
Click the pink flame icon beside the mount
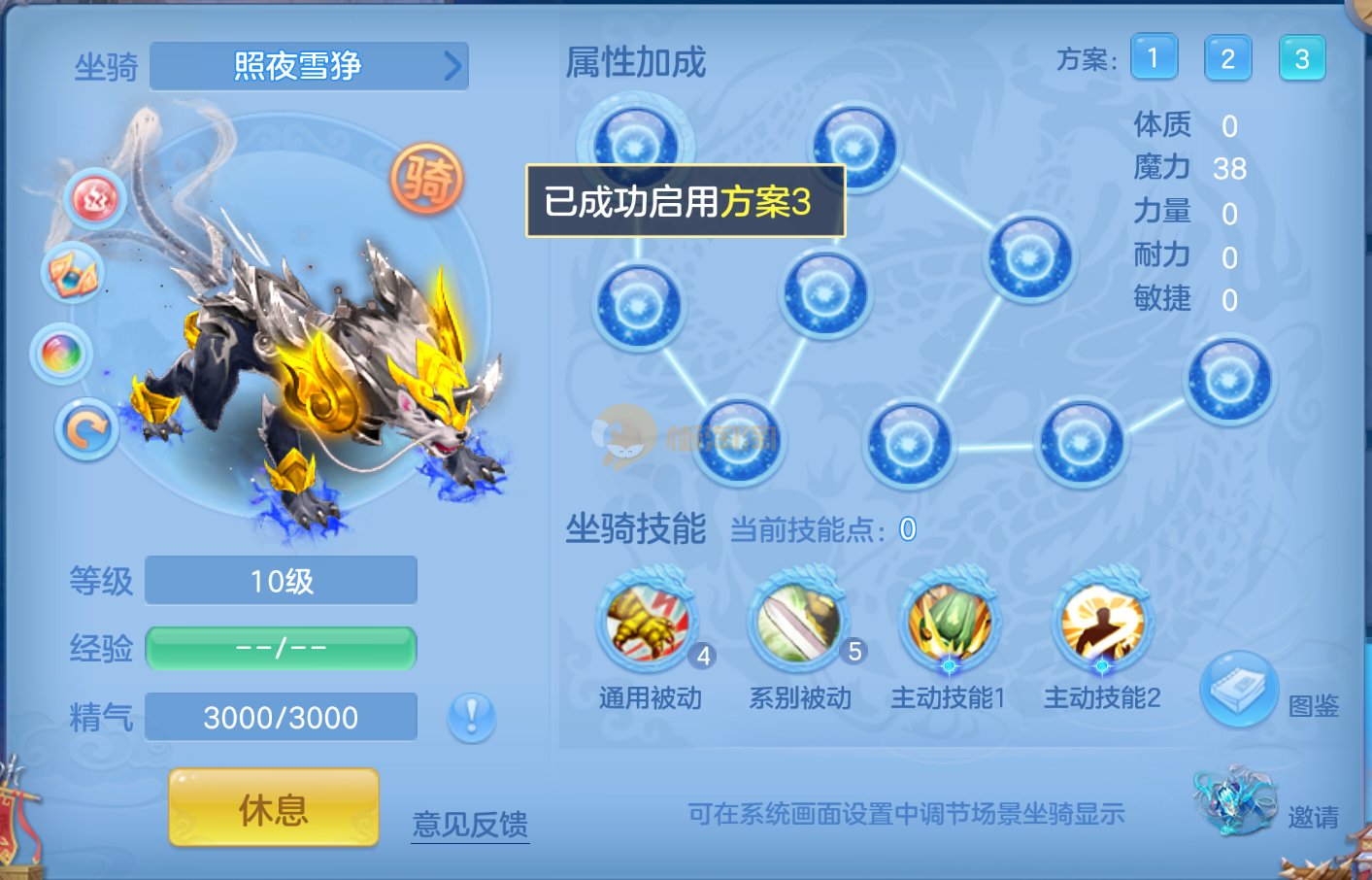[95, 199]
